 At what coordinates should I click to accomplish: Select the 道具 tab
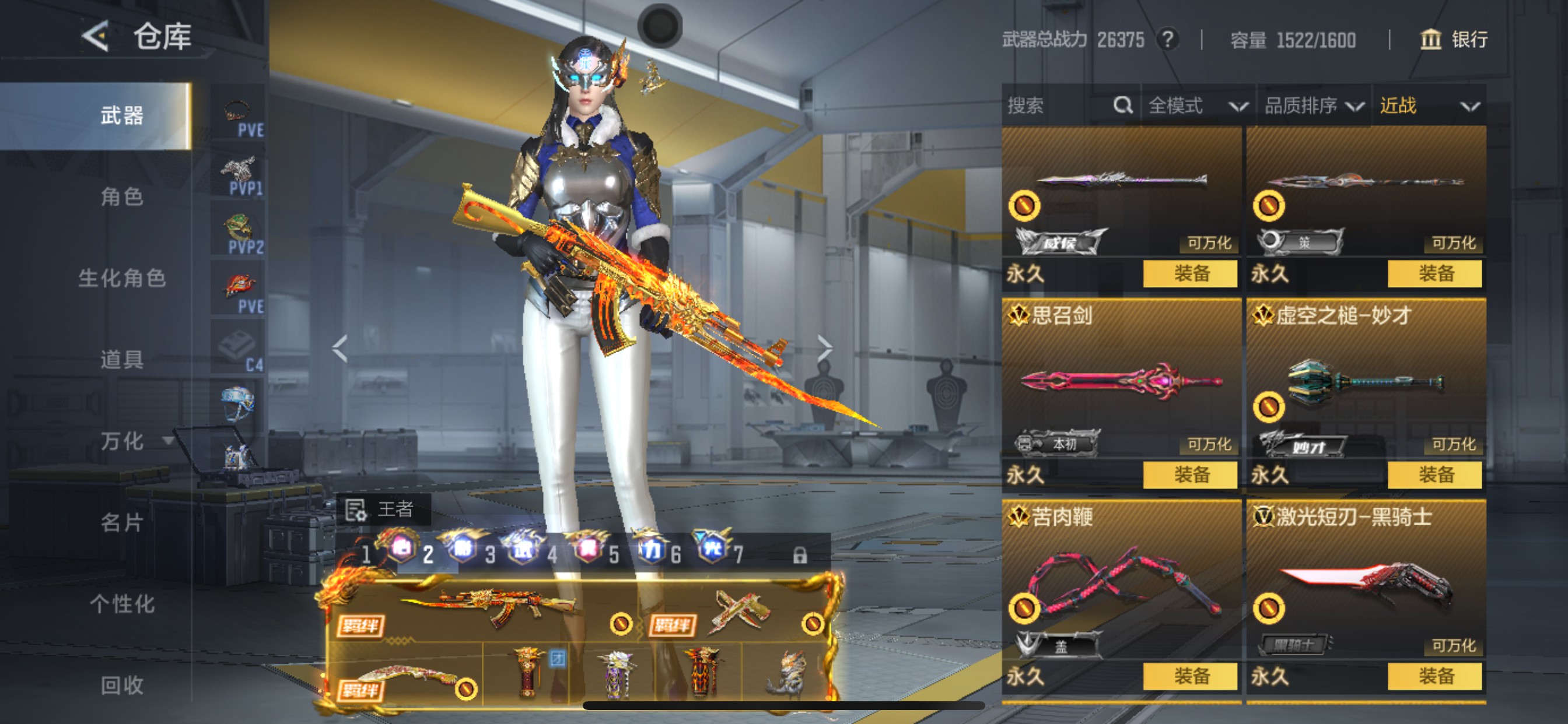(122, 360)
